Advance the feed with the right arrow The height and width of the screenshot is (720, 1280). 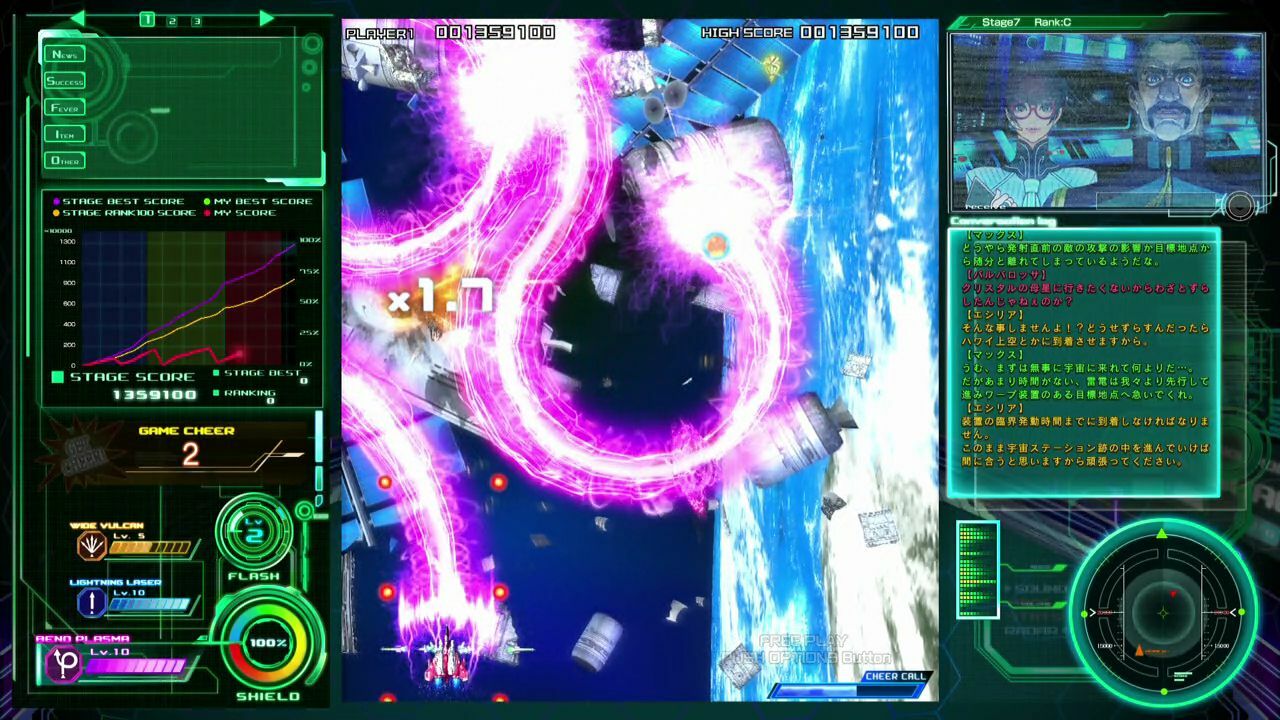(x=265, y=19)
